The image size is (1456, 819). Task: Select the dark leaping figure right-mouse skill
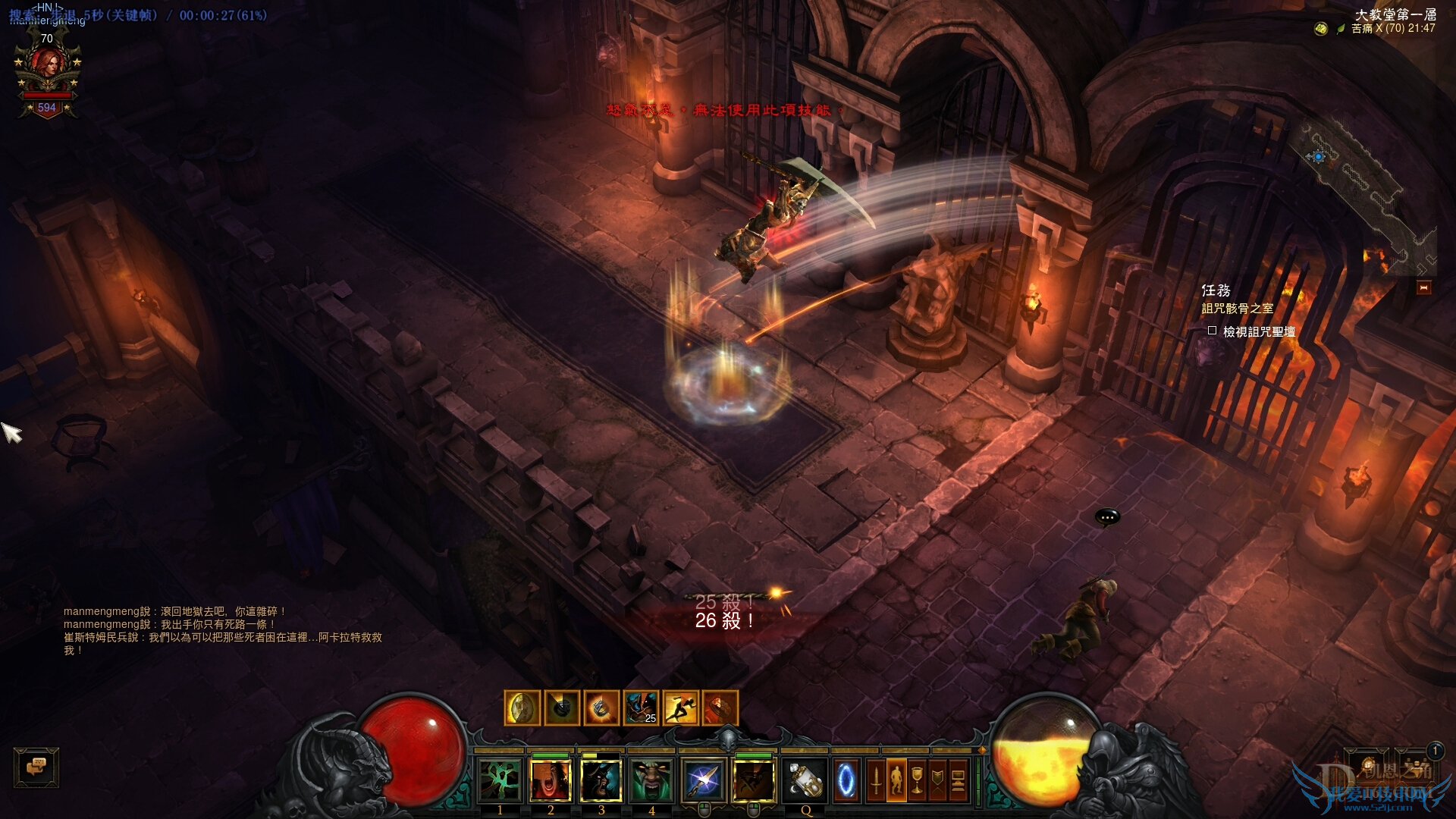pos(754,780)
